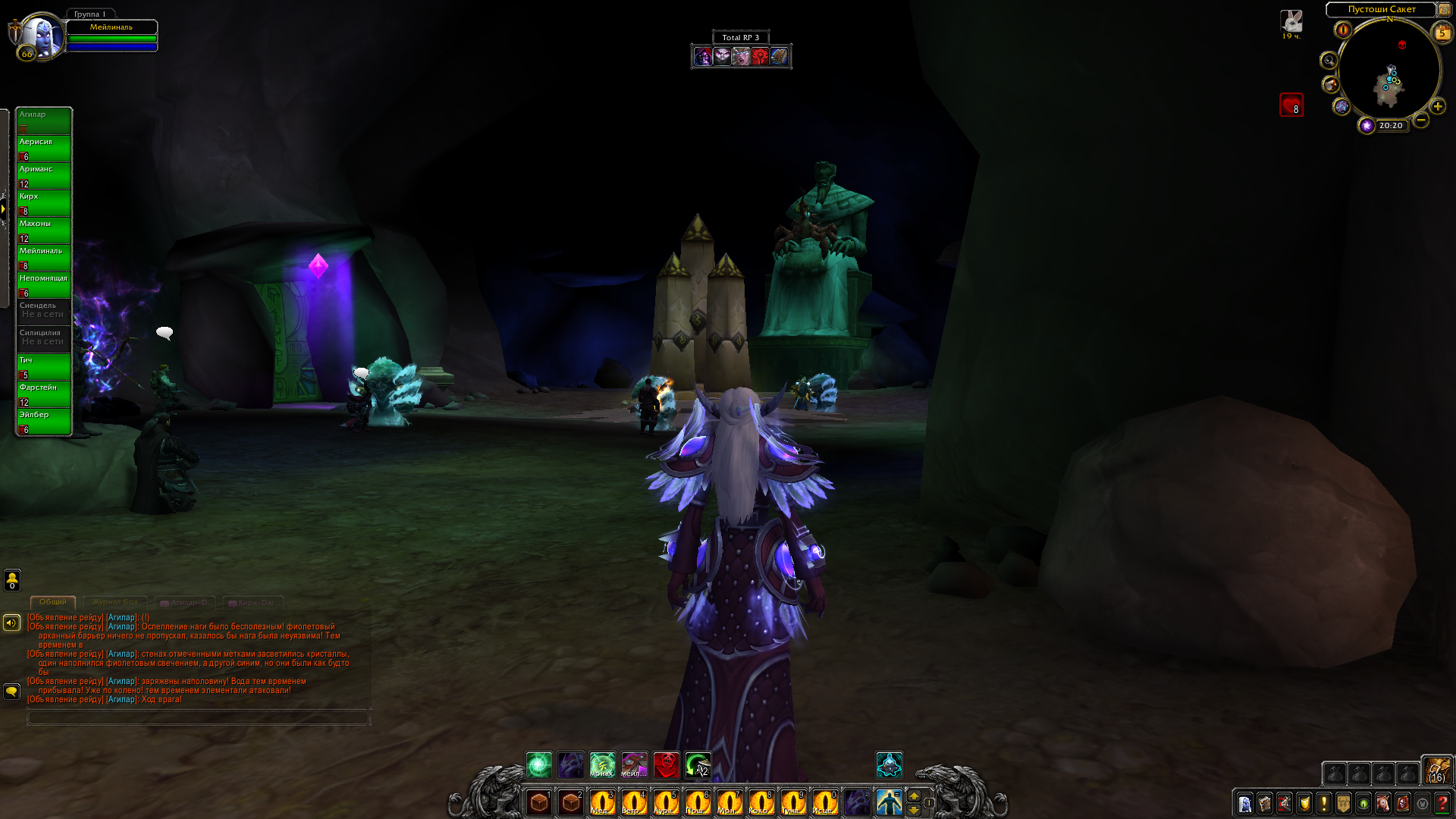The image size is (1456, 819).
Task: Page the action bar up with the arrow
Action: 914,795
